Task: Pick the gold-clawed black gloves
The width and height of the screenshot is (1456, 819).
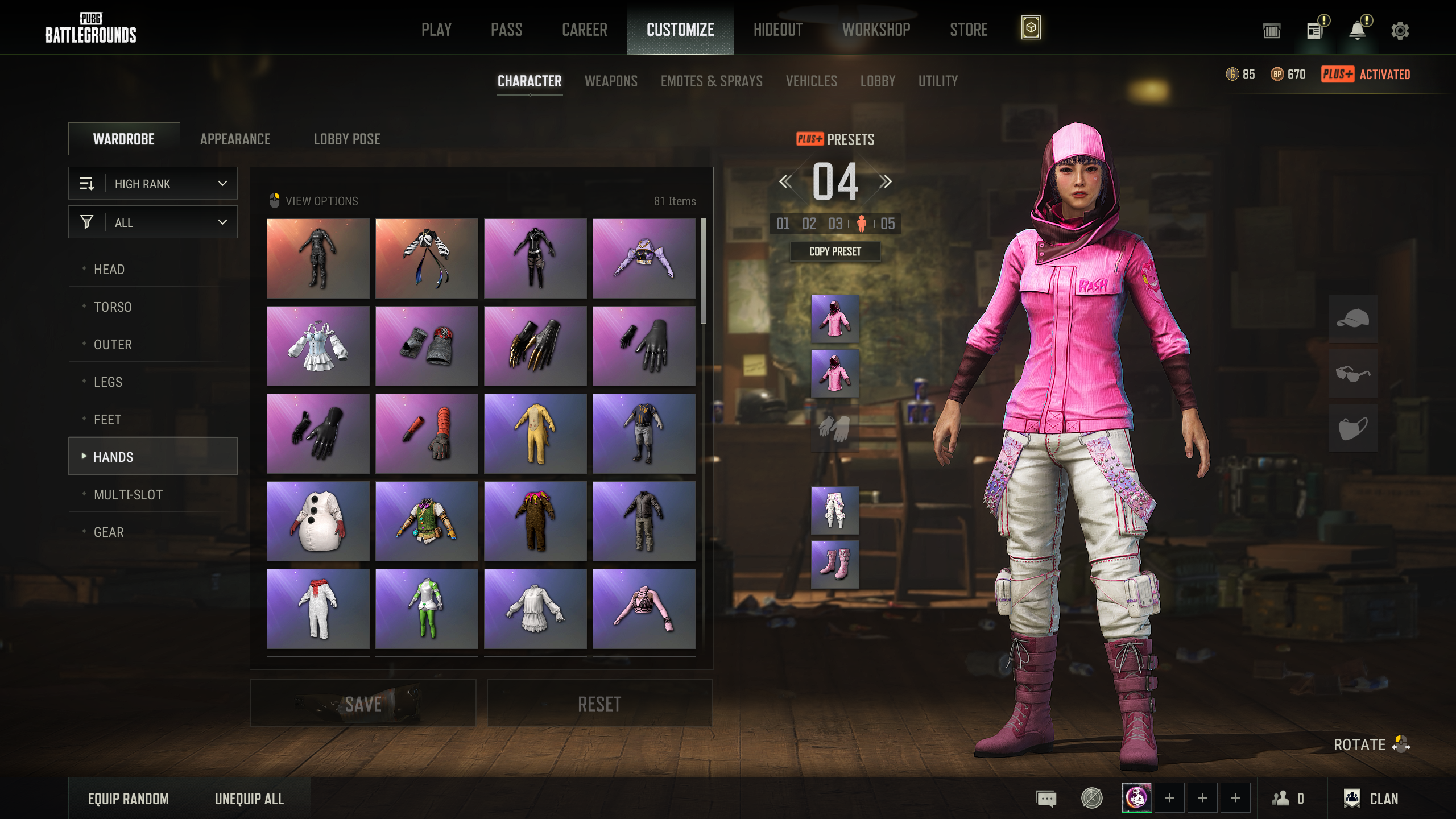Action: 535,346
